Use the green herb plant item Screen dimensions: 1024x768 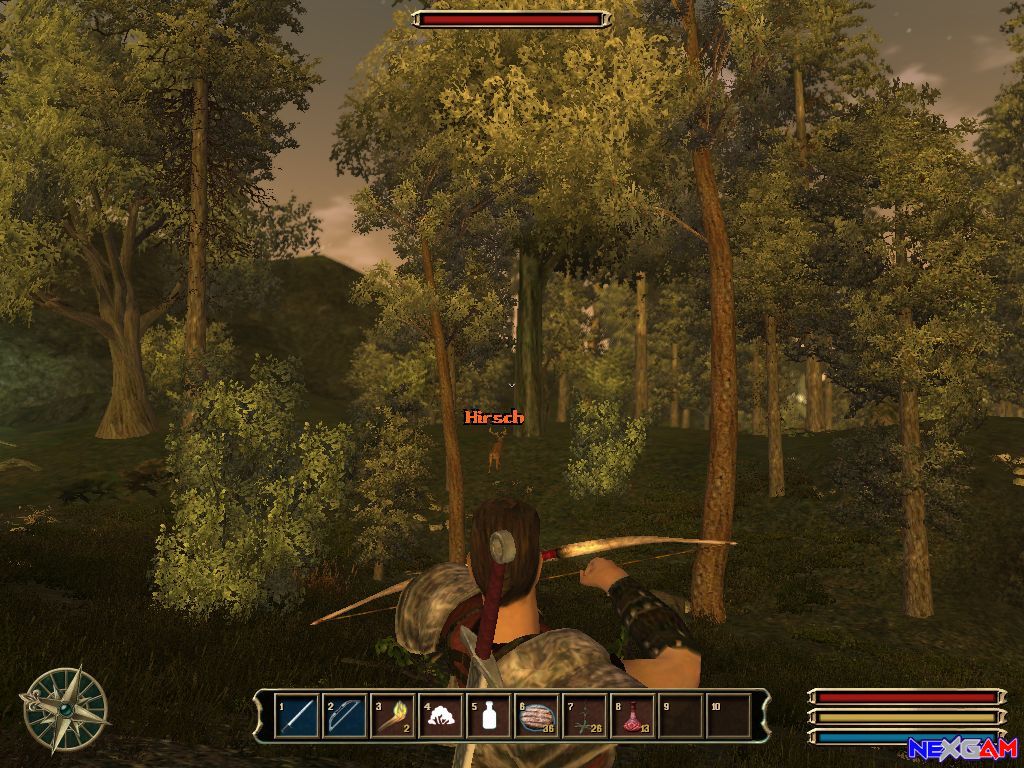coord(586,716)
